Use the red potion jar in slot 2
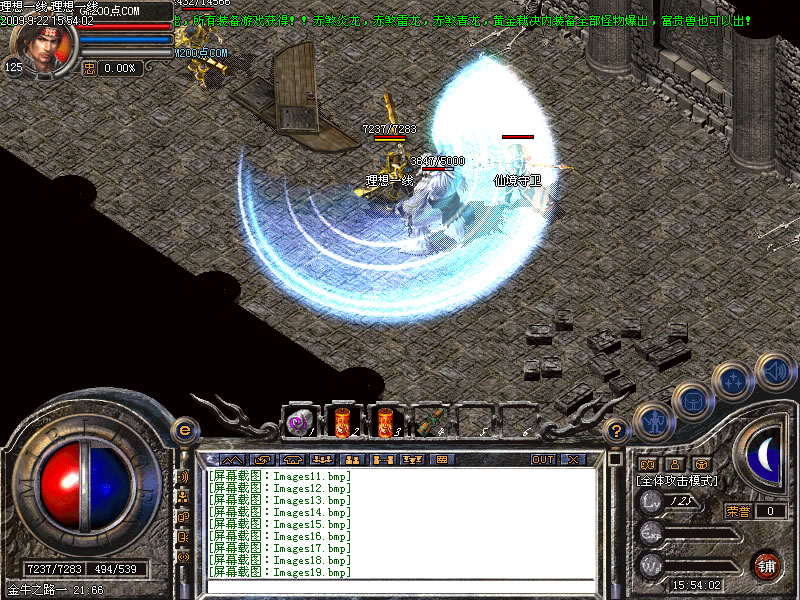The image size is (800, 600). pyautogui.click(x=342, y=422)
